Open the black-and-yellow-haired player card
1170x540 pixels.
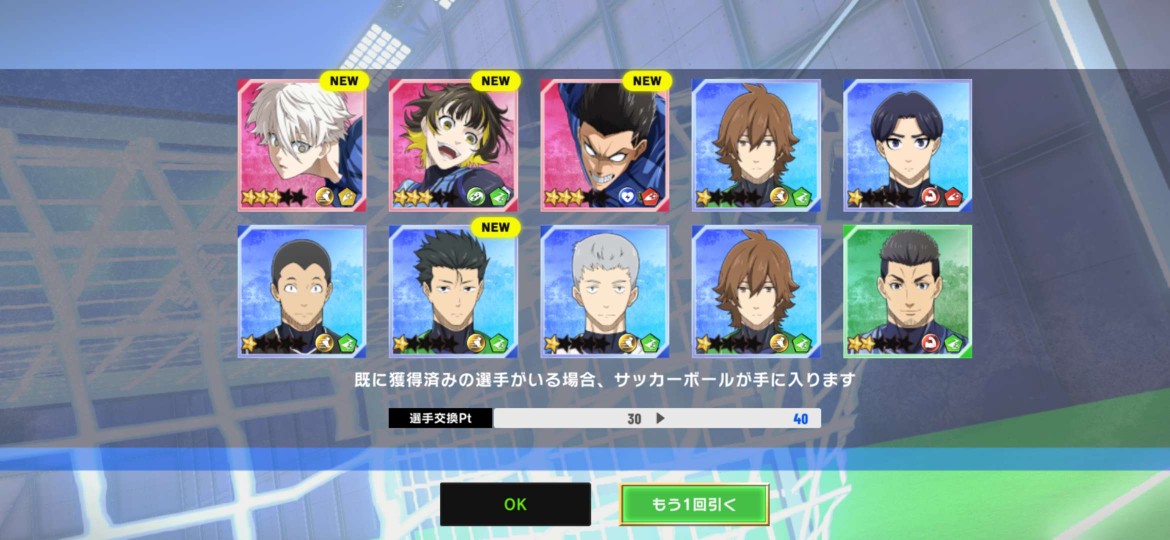[x=453, y=145]
